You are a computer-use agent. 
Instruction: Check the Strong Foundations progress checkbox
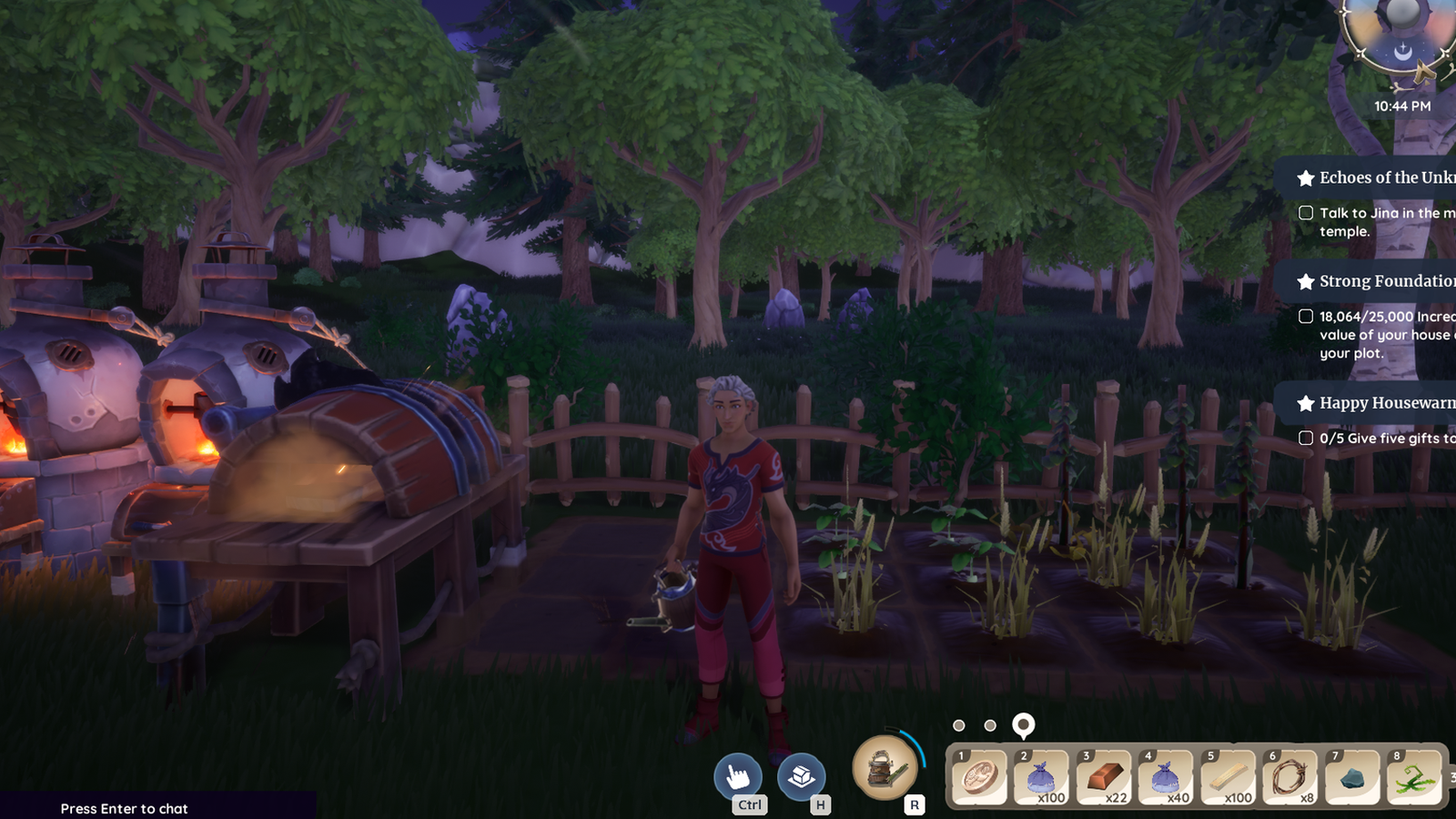tap(1304, 317)
